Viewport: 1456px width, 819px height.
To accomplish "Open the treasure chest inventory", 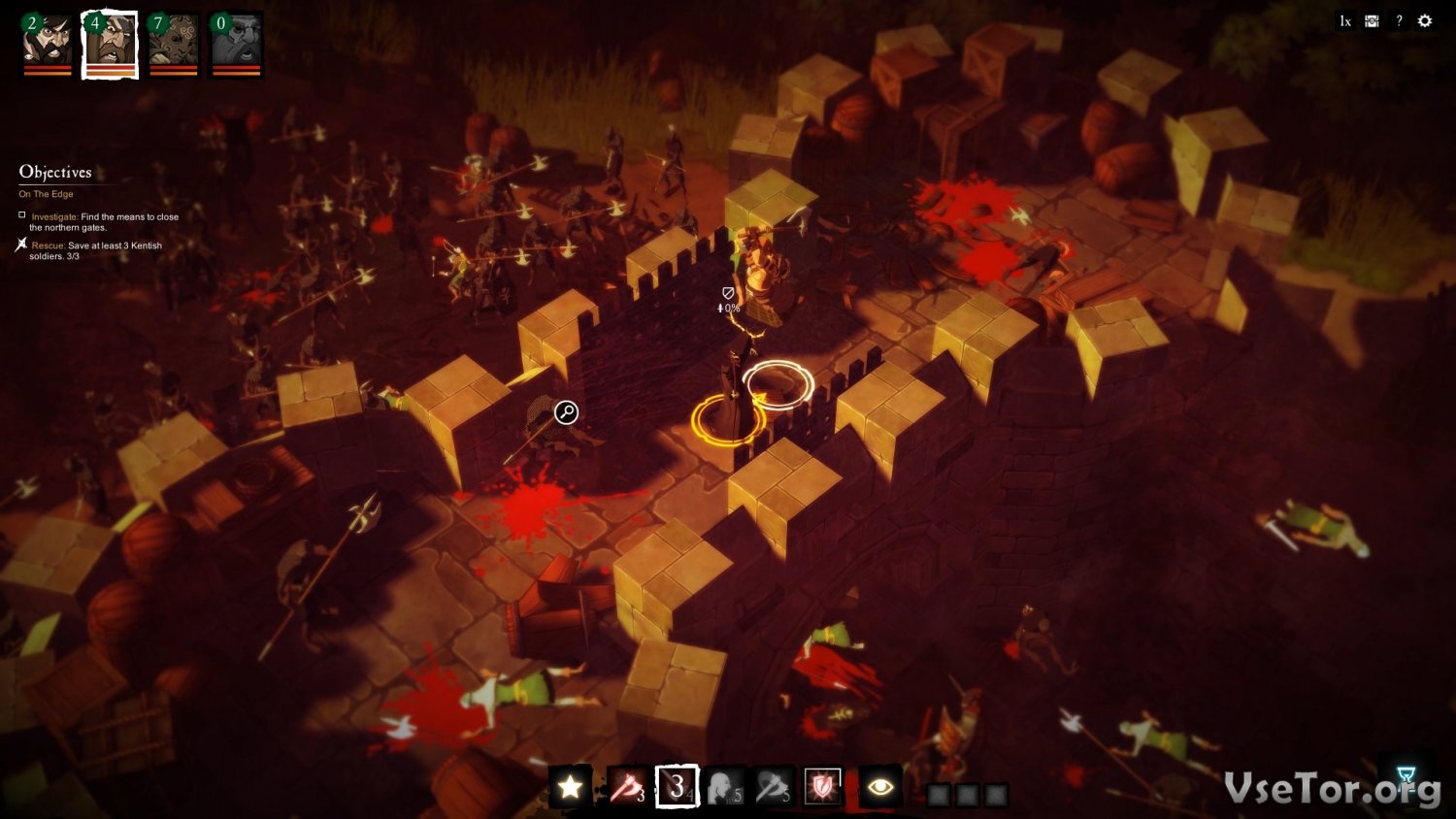I will [1372, 20].
